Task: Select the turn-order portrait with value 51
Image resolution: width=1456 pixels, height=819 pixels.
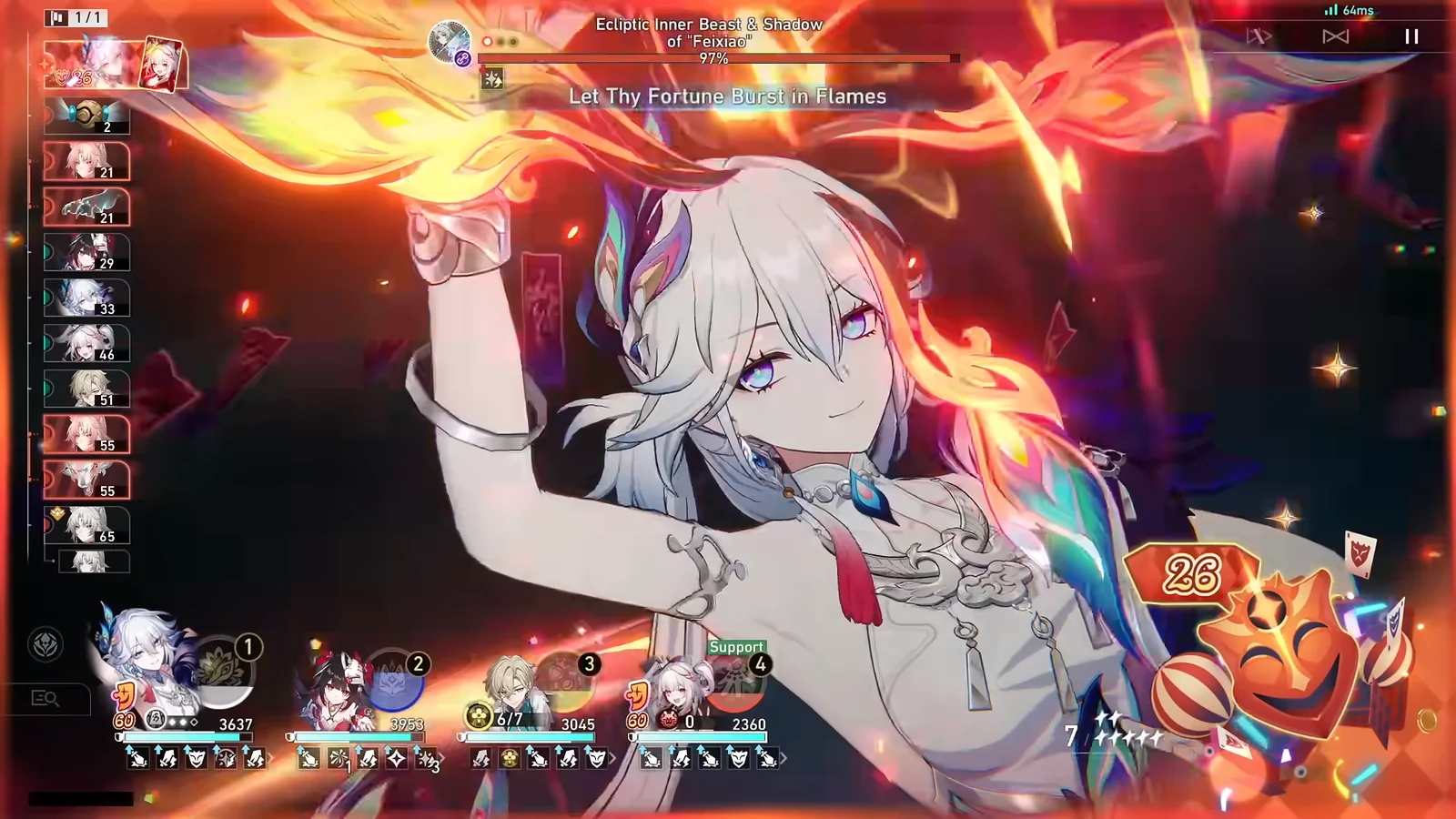Action: (x=87, y=389)
